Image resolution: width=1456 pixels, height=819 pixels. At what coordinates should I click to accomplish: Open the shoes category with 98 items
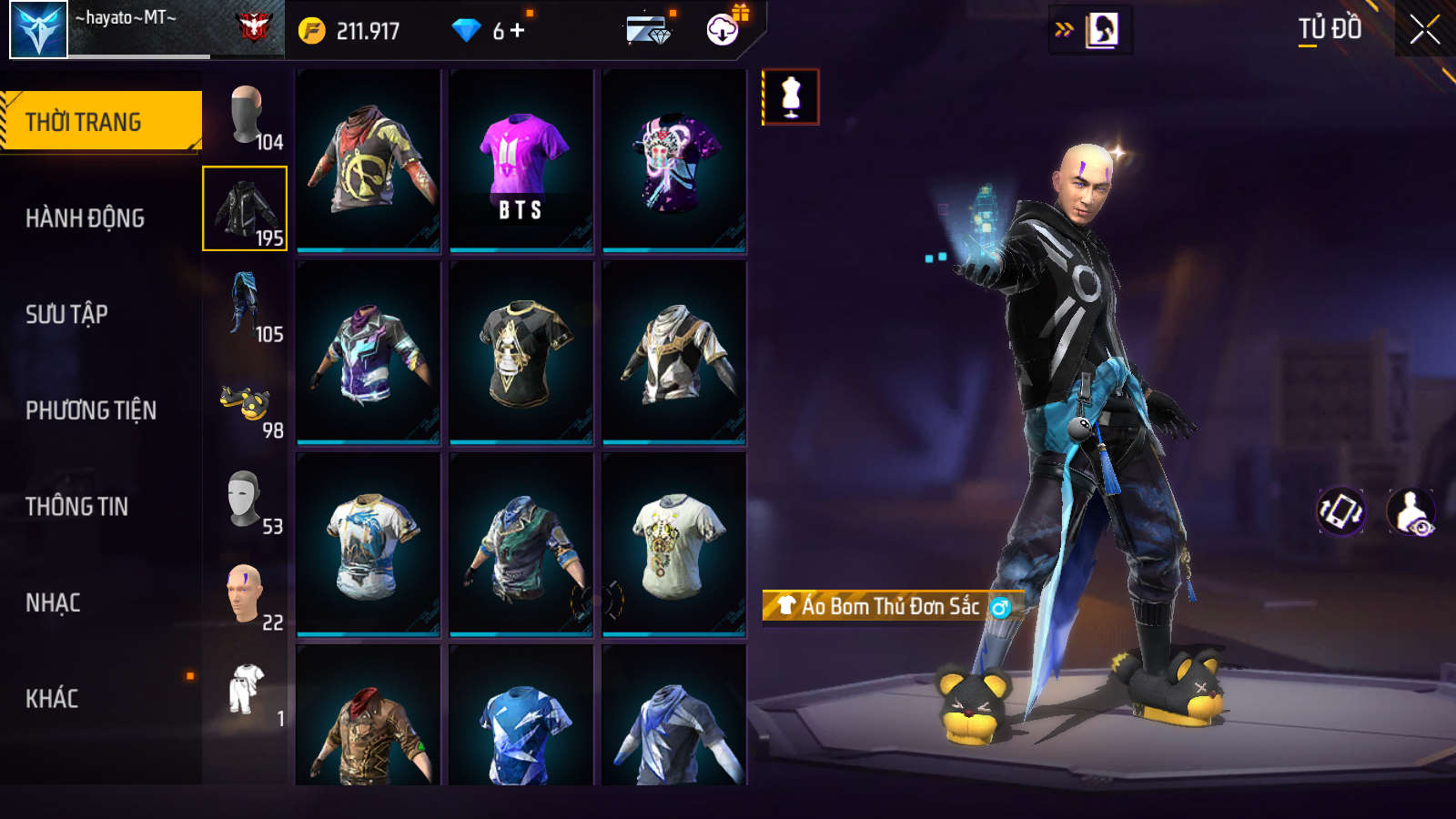246,405
